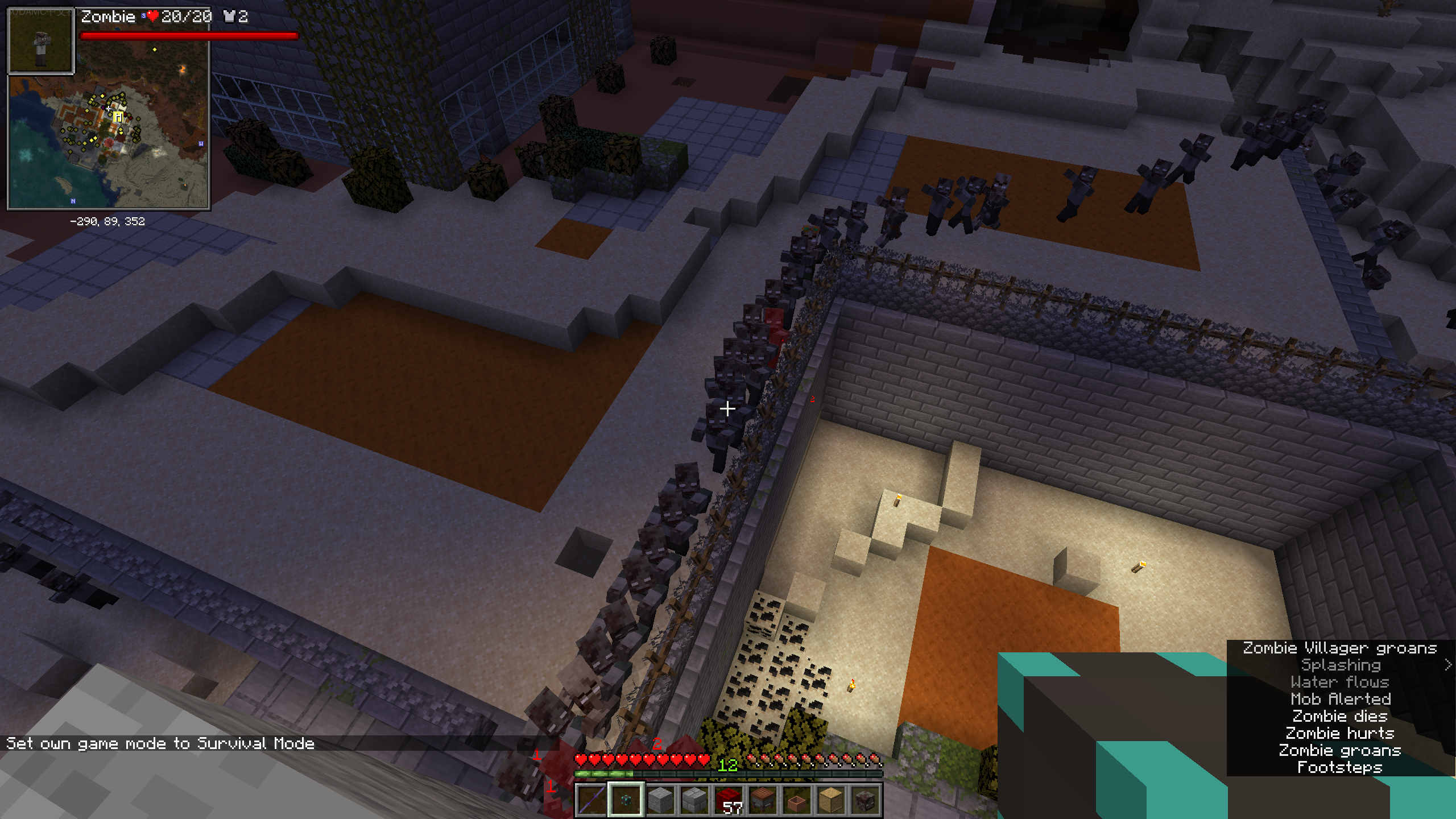Select the highlighted cyan gem hotbar slot
The height and width of the screenshot is (819, 1456).
pos(626,799)
